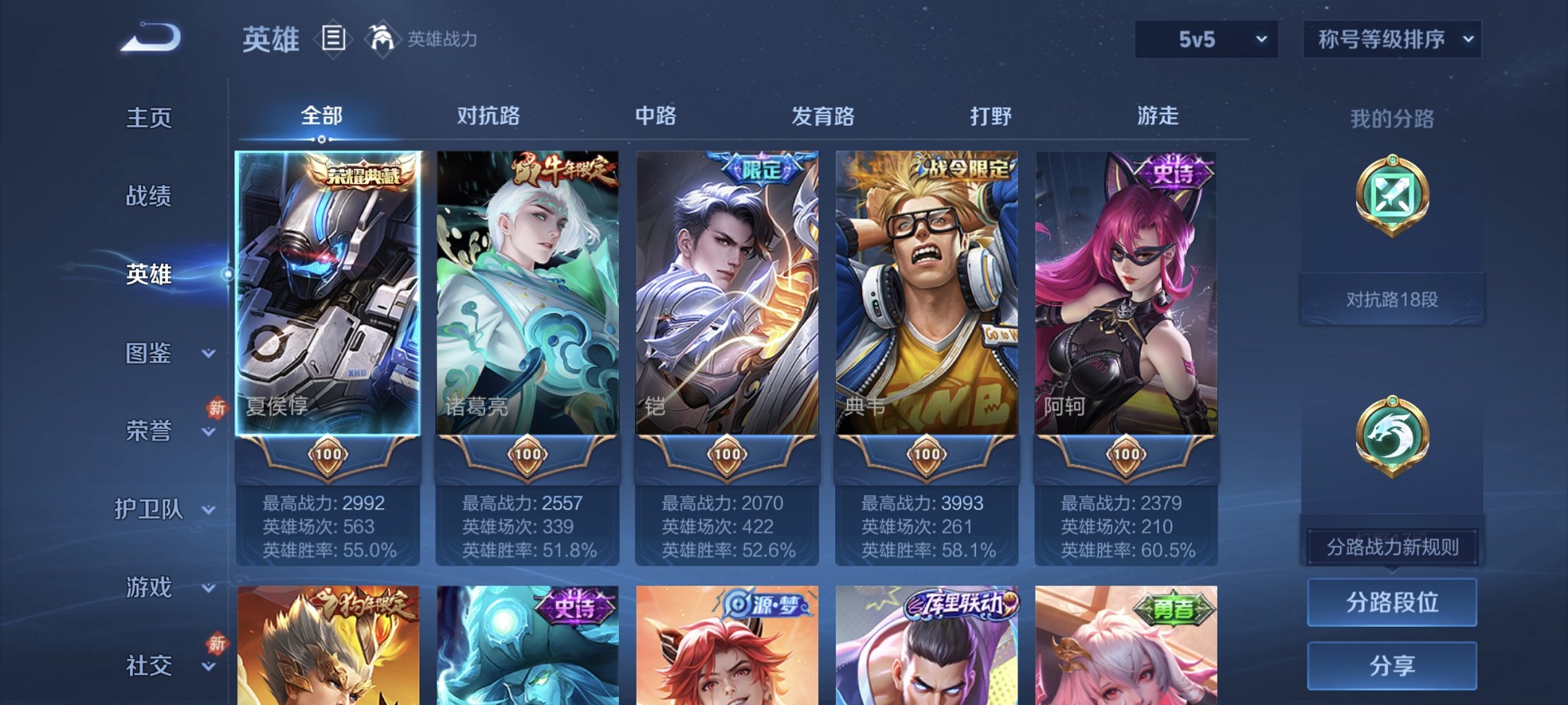Click the dragon emblem icon on the right panel
This screenshot has height=705, width=1568.
(1393, 434)
